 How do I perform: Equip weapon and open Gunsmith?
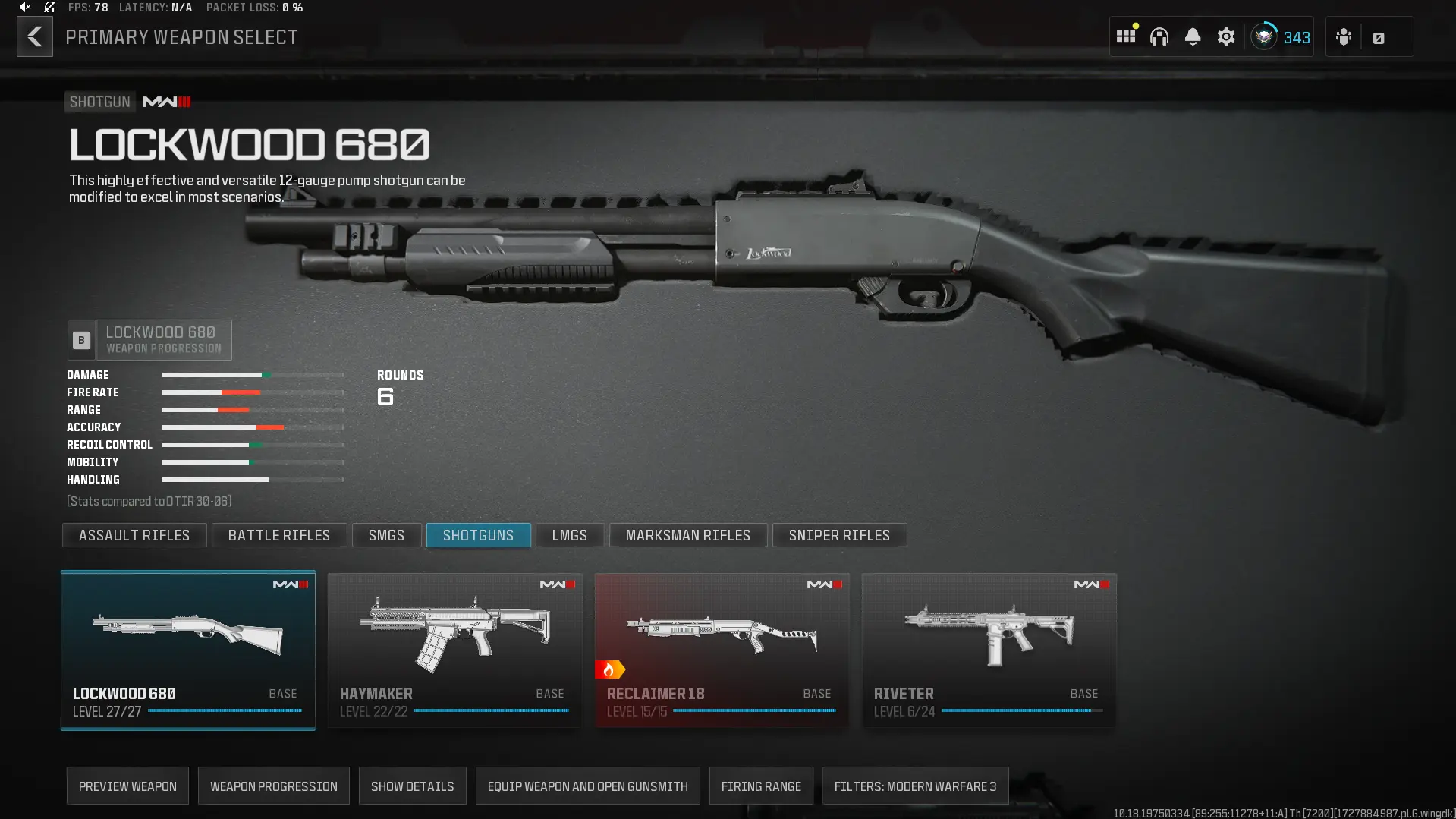click(587, 786)
